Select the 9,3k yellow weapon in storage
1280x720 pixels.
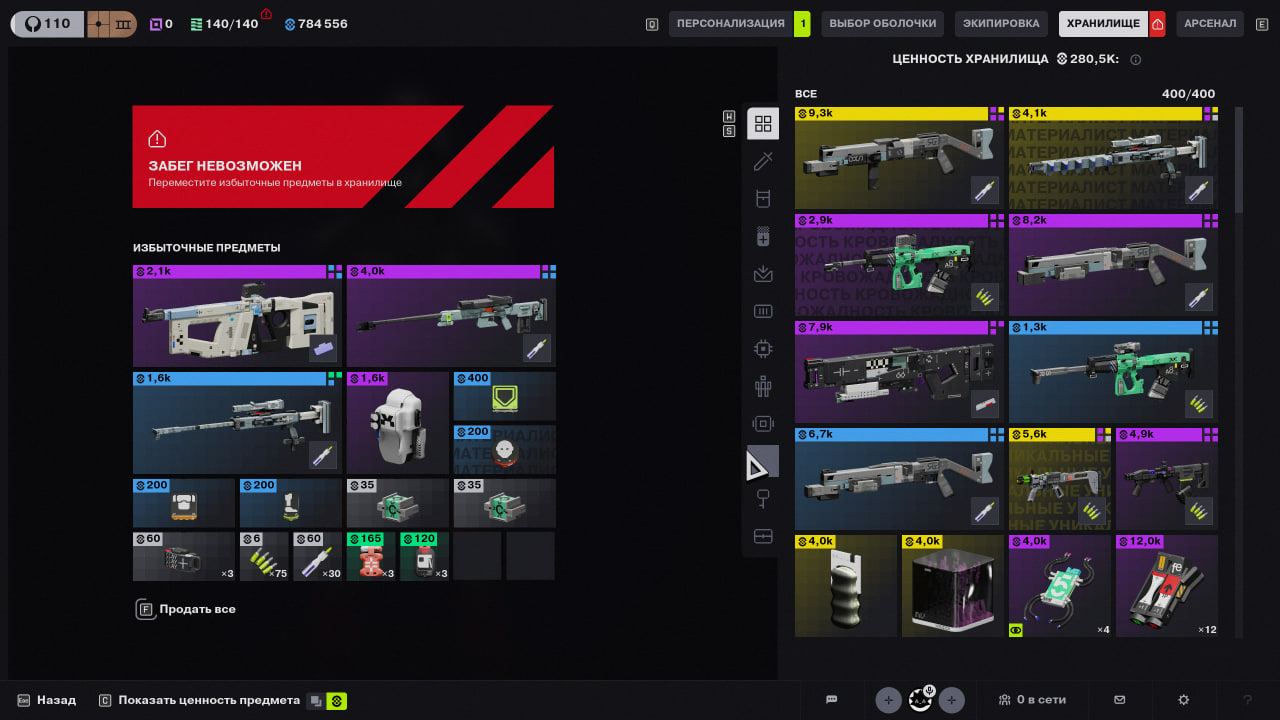[x=898, y=158]
